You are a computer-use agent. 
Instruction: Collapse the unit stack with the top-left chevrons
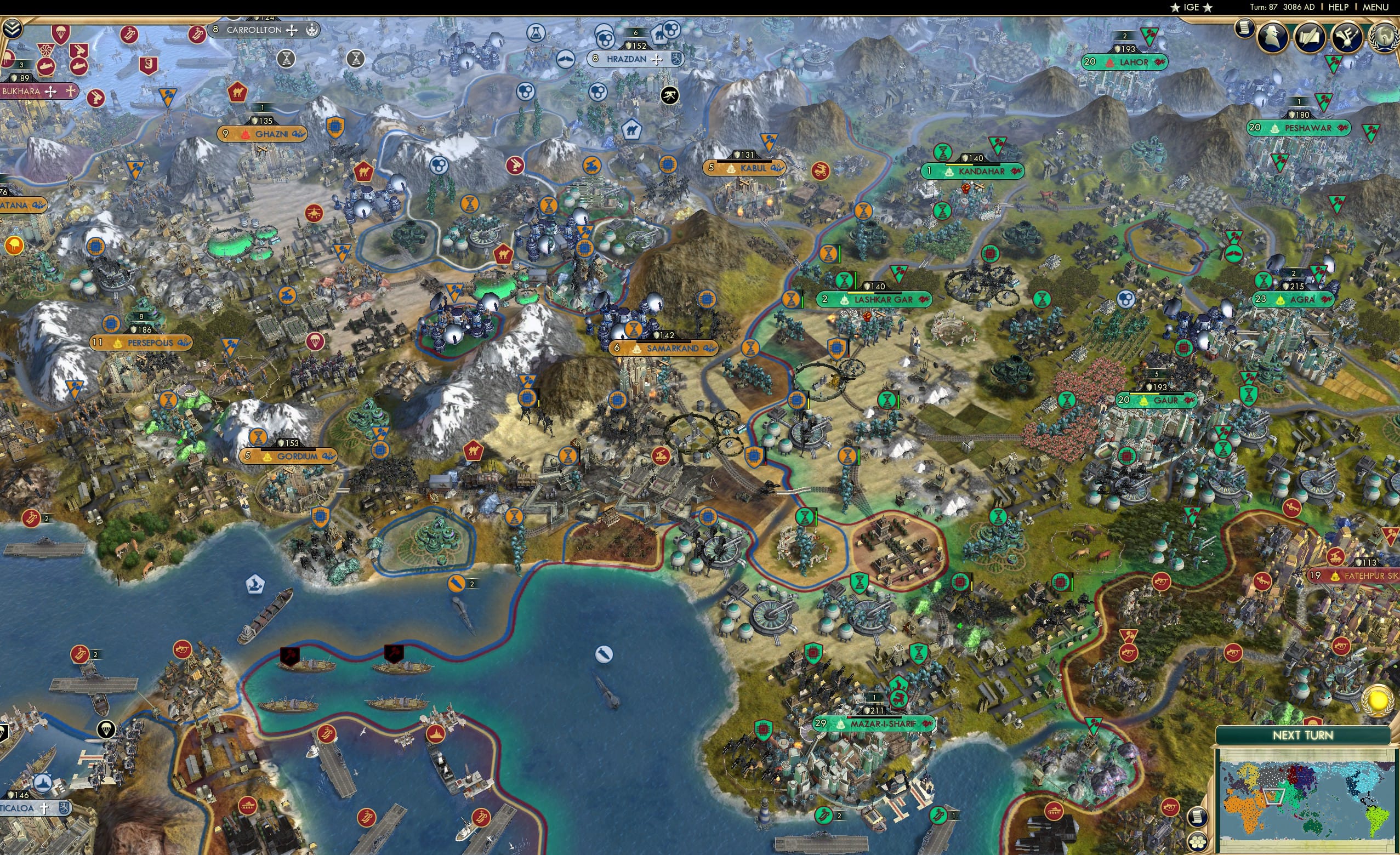click(12, 28)
